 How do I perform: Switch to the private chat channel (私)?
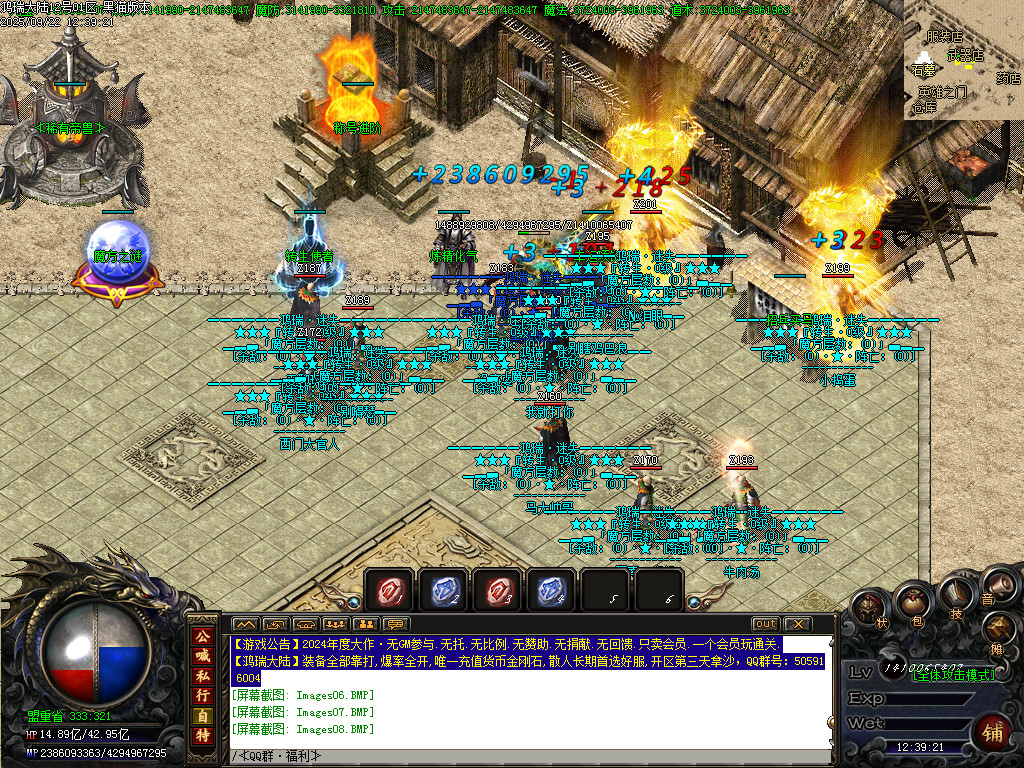tap(203, 676)
